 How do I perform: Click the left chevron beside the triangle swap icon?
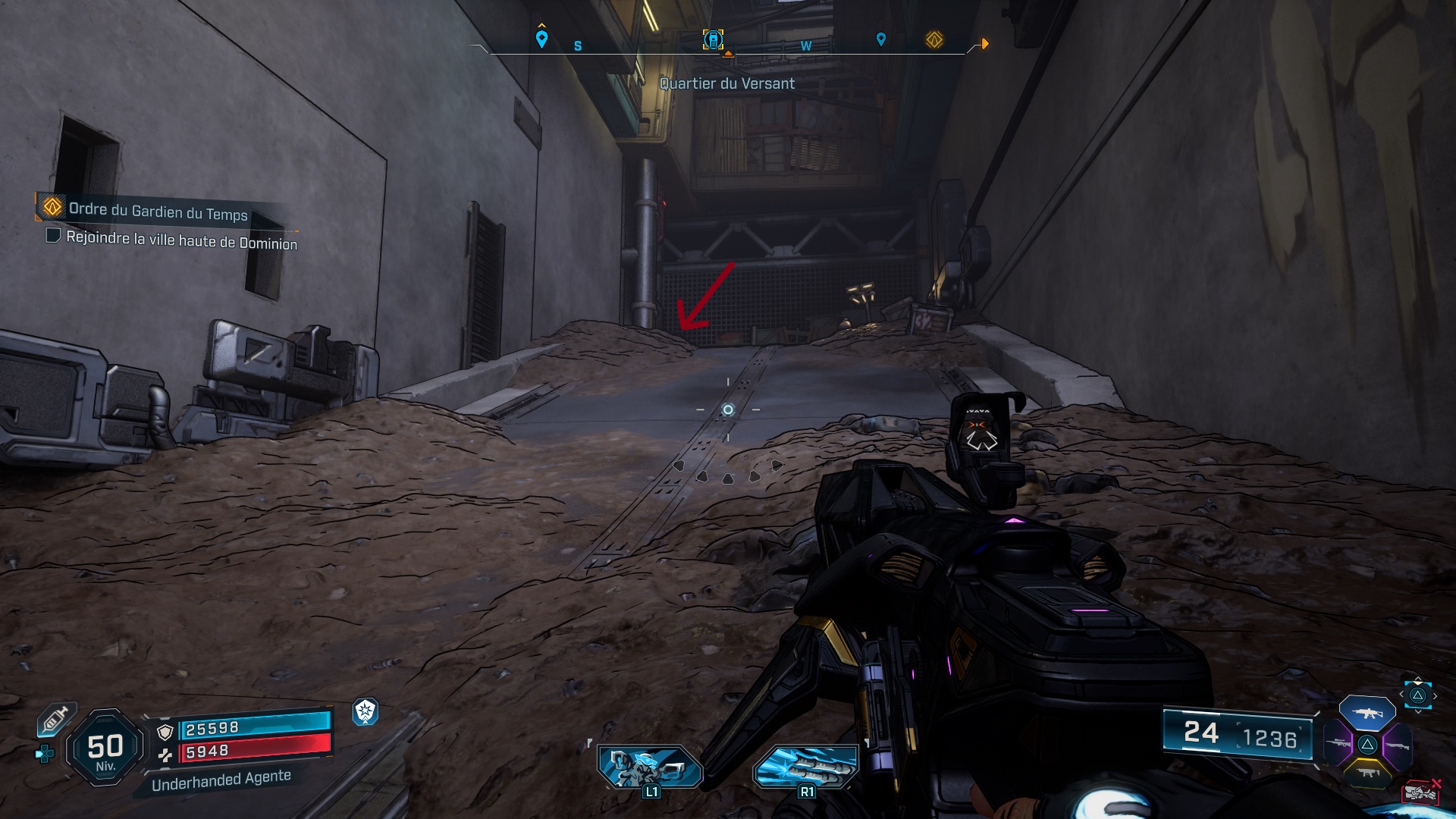[x=1402, y=693]
